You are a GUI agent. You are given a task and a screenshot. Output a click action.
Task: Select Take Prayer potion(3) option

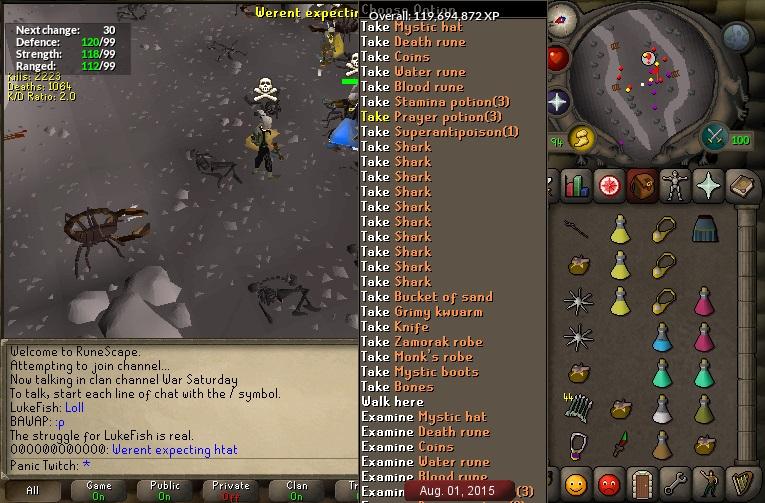(431, 117)
